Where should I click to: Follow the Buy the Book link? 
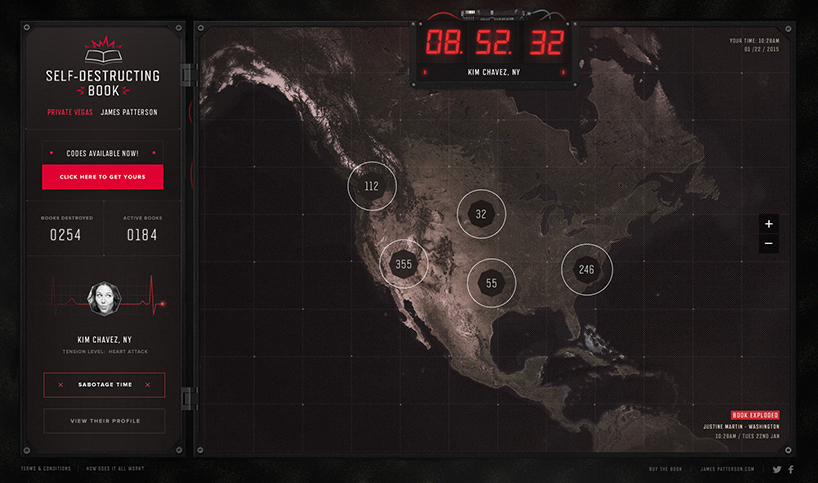(667, 468)
